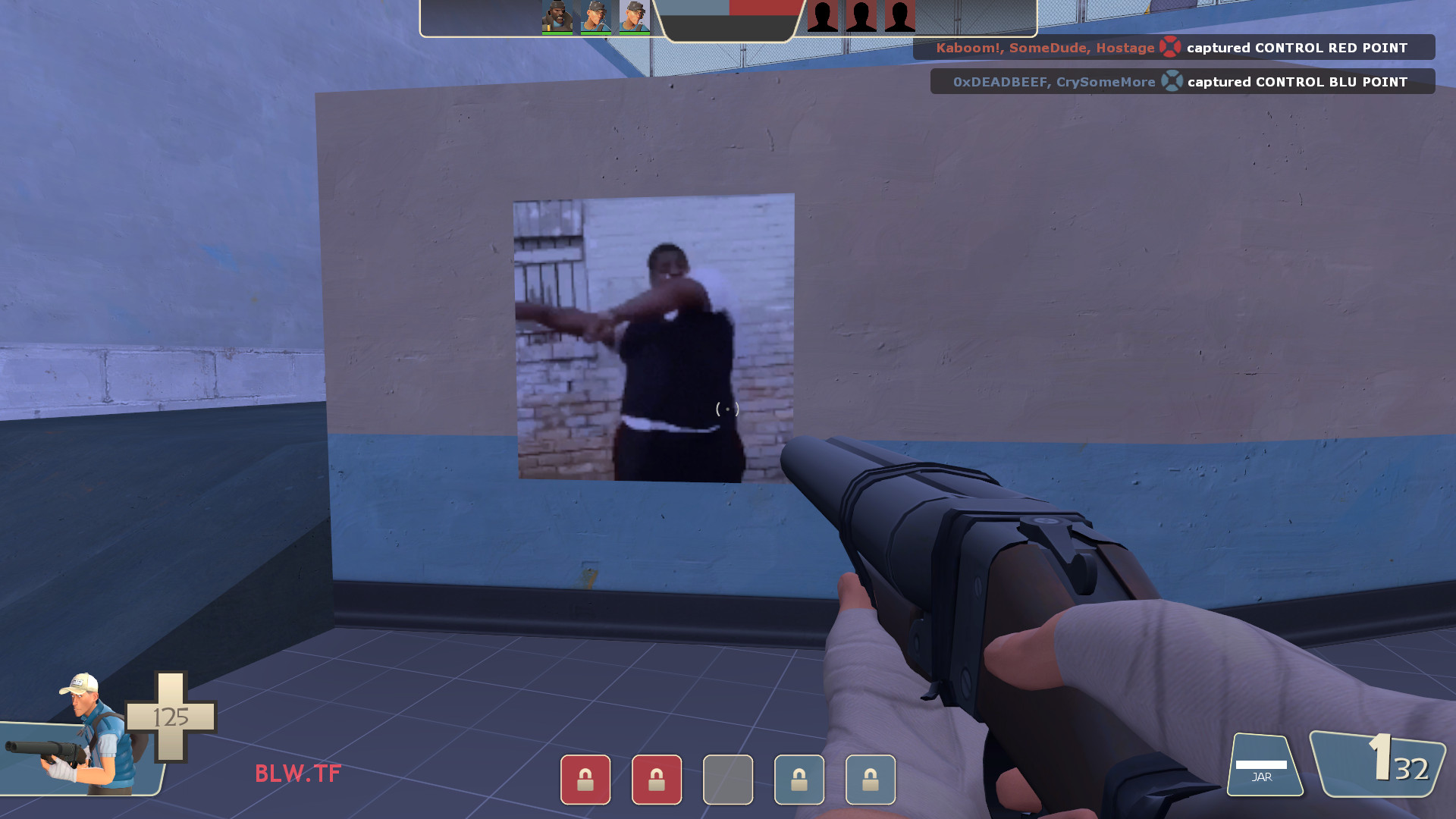Click the JAR charge meter bar
The height and width of the screenshot is (819, 1456).
pyautogui.click(x=1263, y=764)
